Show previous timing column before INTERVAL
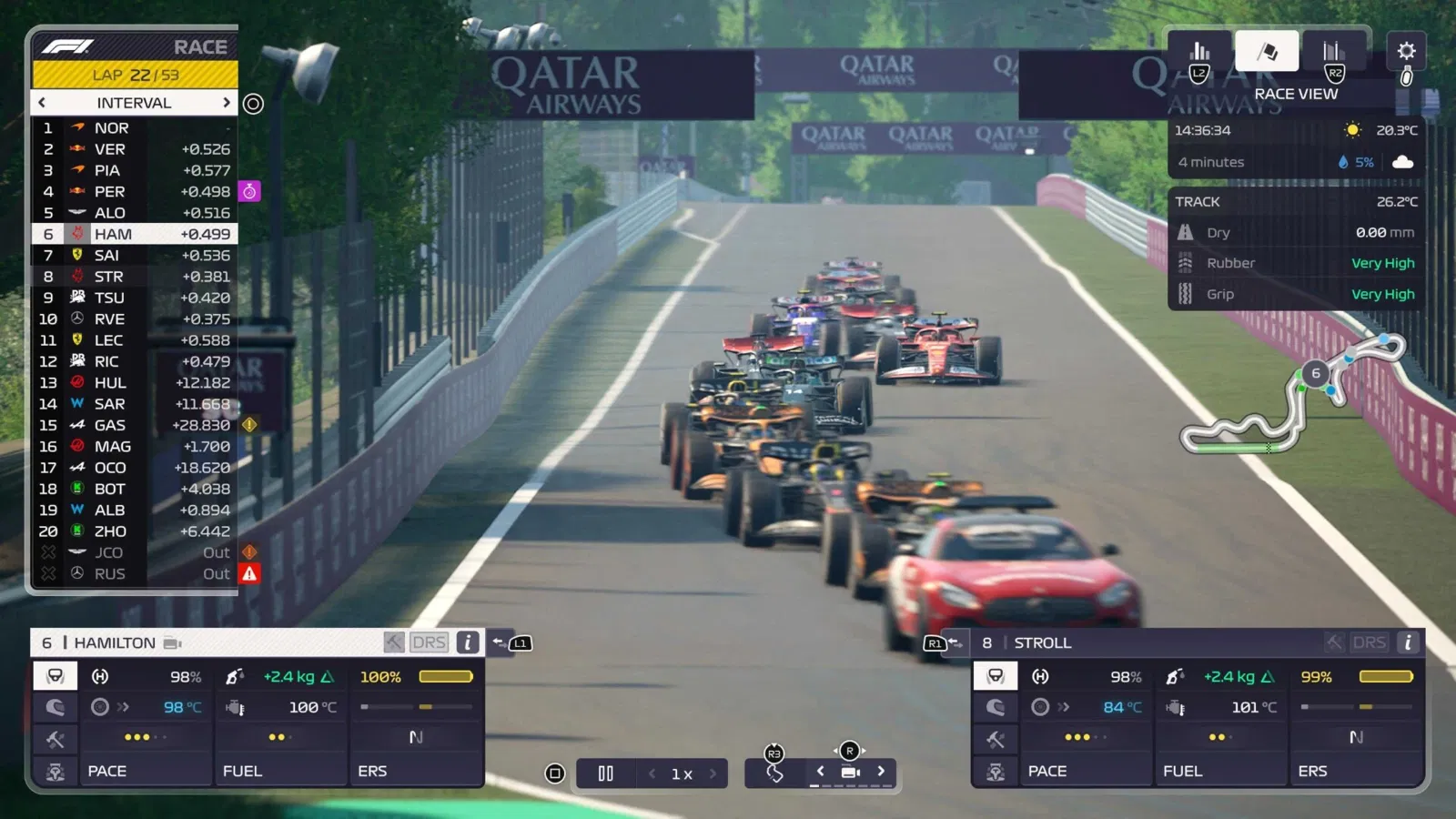 tap(42, 103)
